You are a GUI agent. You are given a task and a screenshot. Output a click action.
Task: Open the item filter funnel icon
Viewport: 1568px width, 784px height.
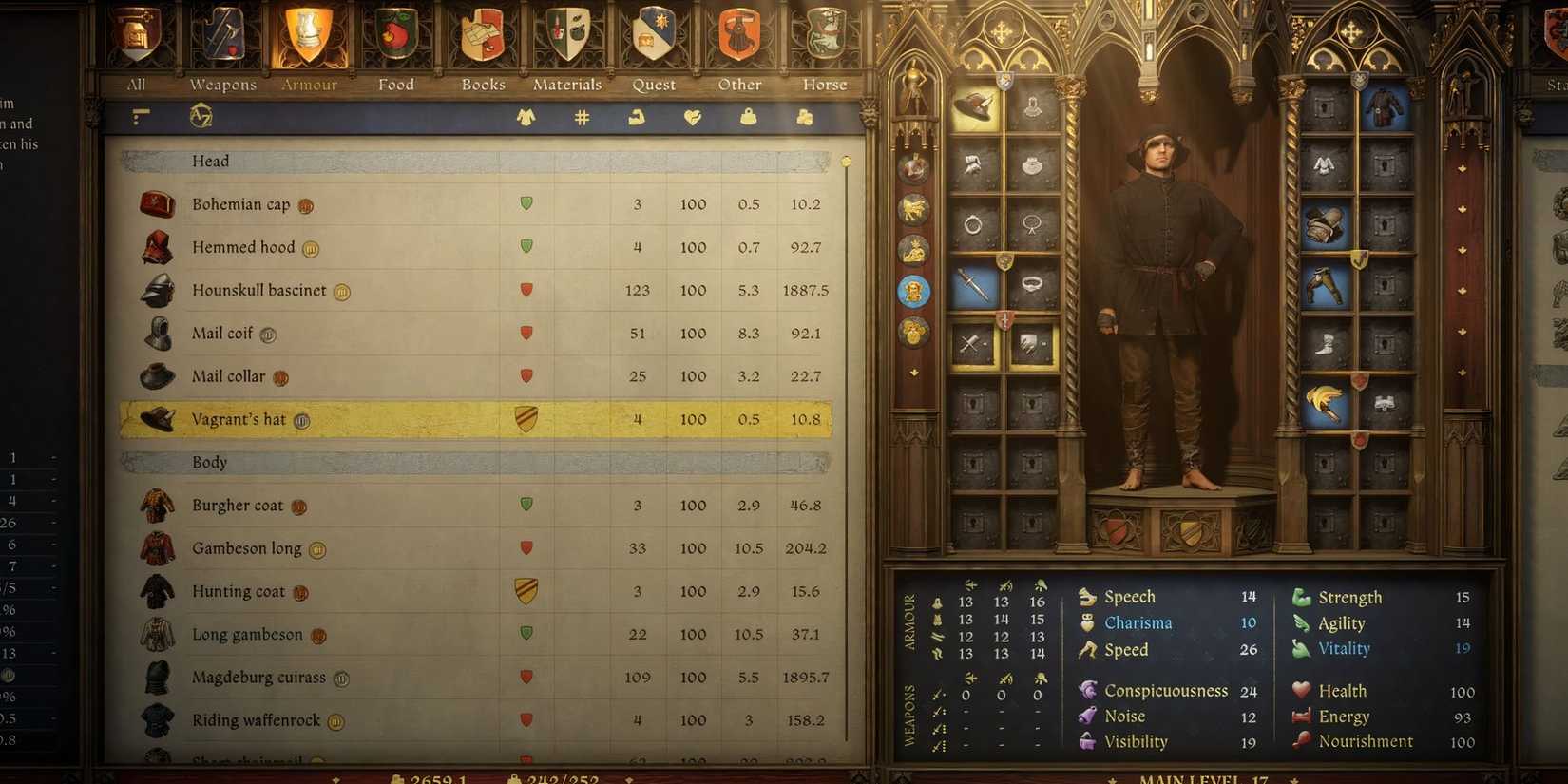(140, 117)
